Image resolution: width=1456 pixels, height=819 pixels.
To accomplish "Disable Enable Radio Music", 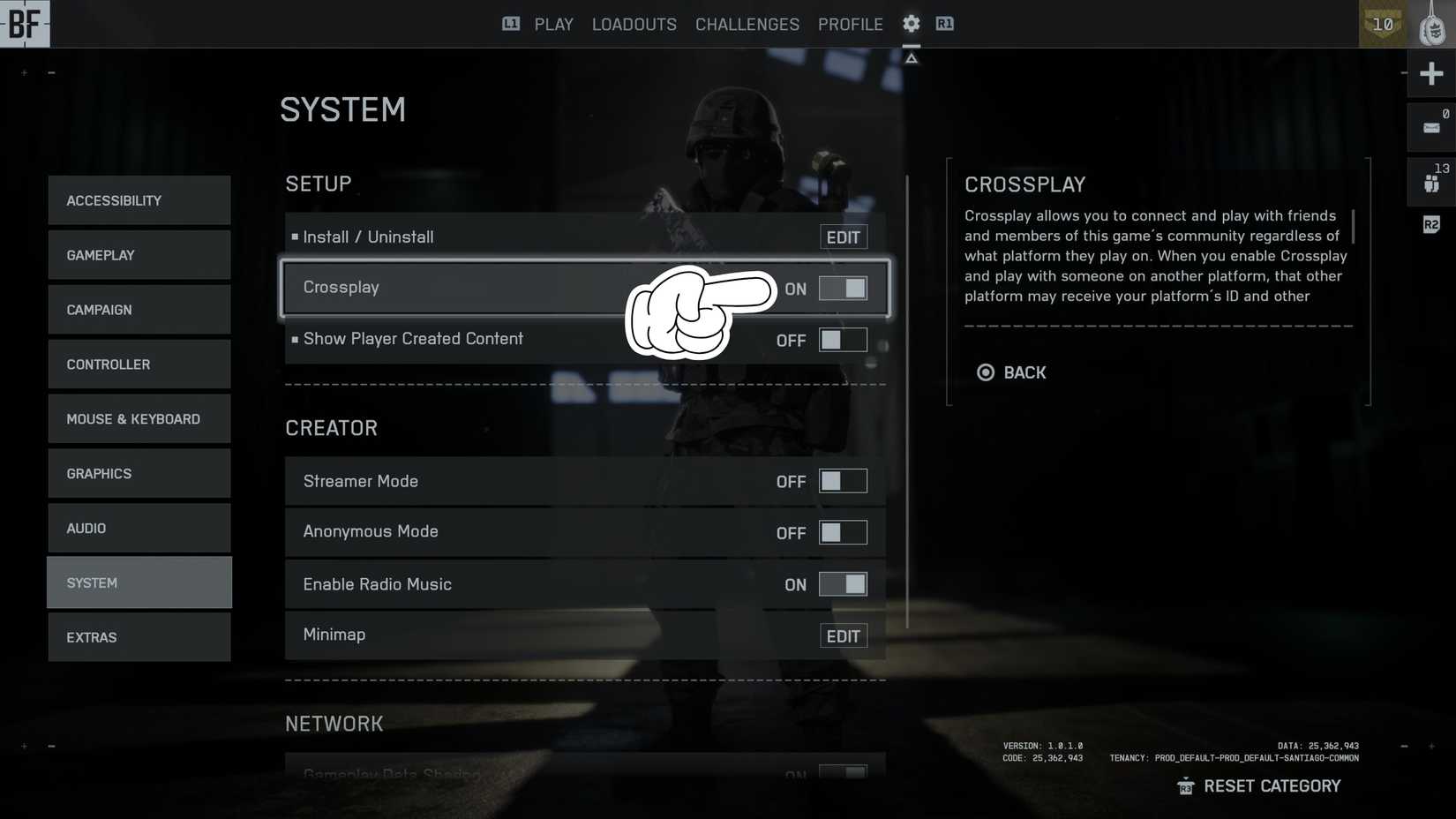I will point(843,583).
